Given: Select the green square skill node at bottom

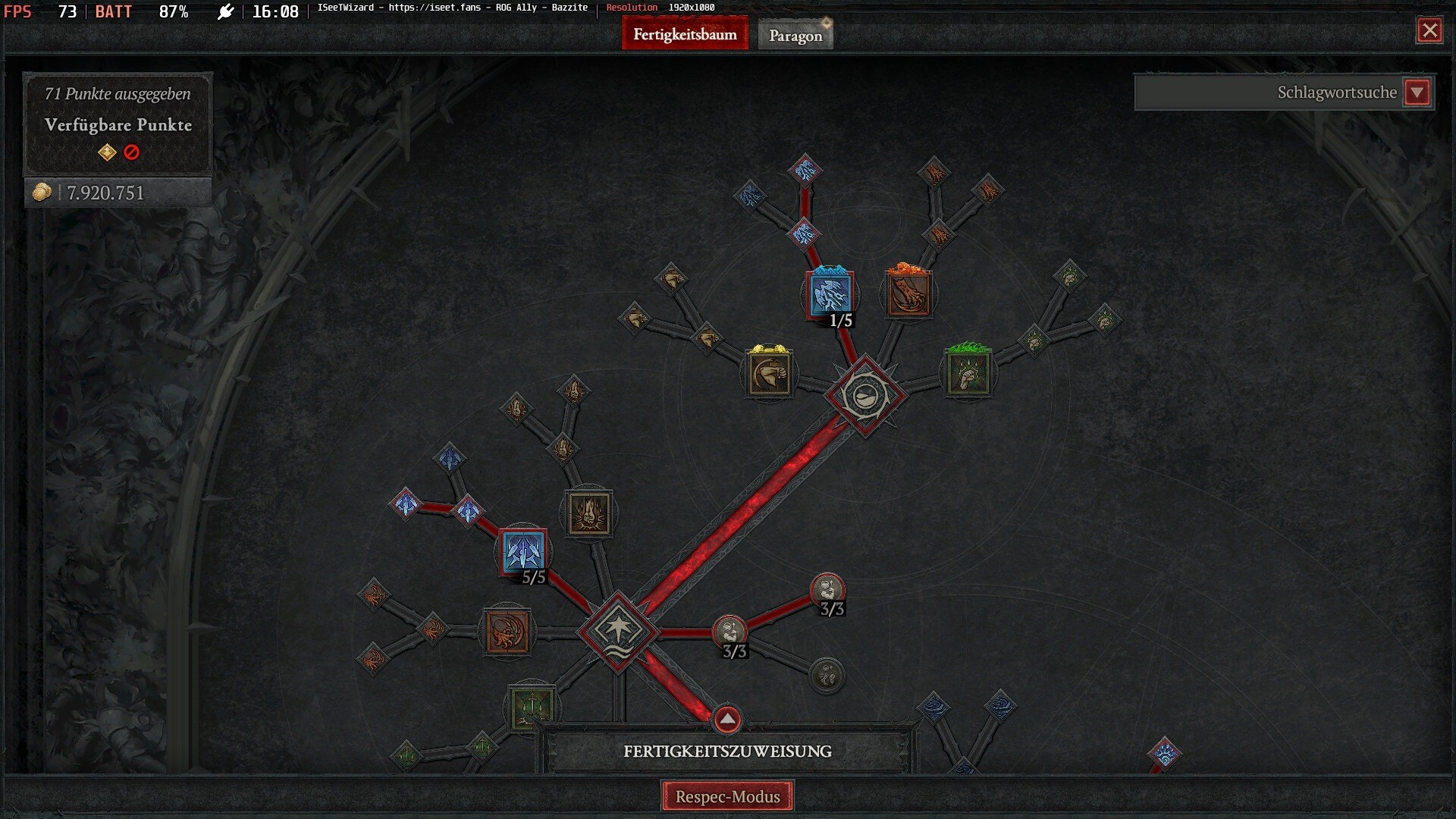Looking at the screenshot, I should click(532, 707).
